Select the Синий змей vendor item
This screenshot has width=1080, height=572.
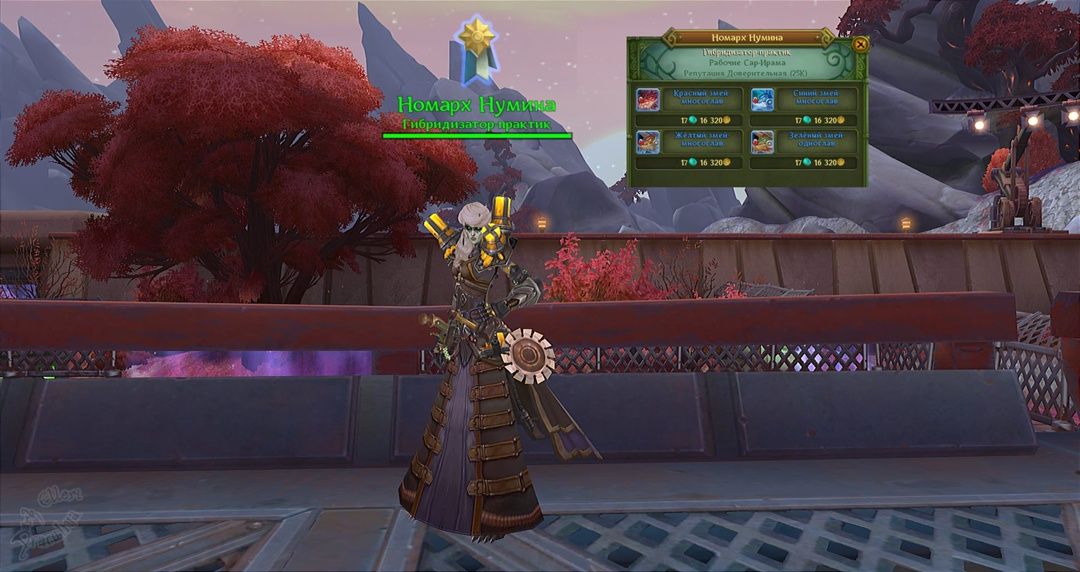tap(804, 99)
